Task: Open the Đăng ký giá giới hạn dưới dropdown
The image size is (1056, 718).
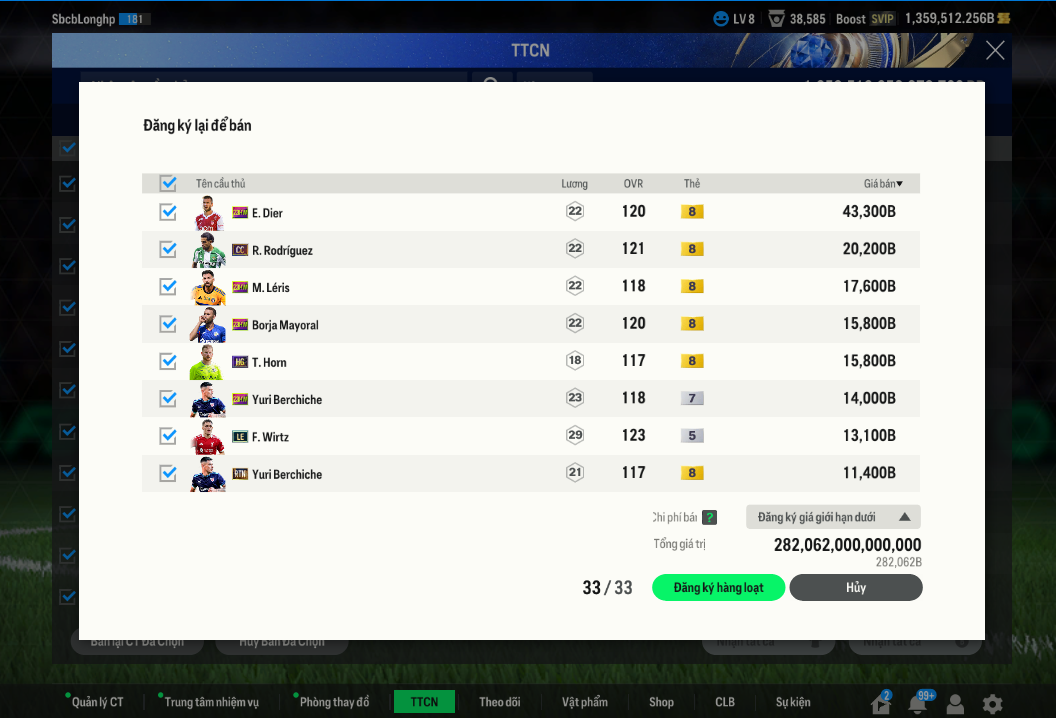Action: [833, 517]
